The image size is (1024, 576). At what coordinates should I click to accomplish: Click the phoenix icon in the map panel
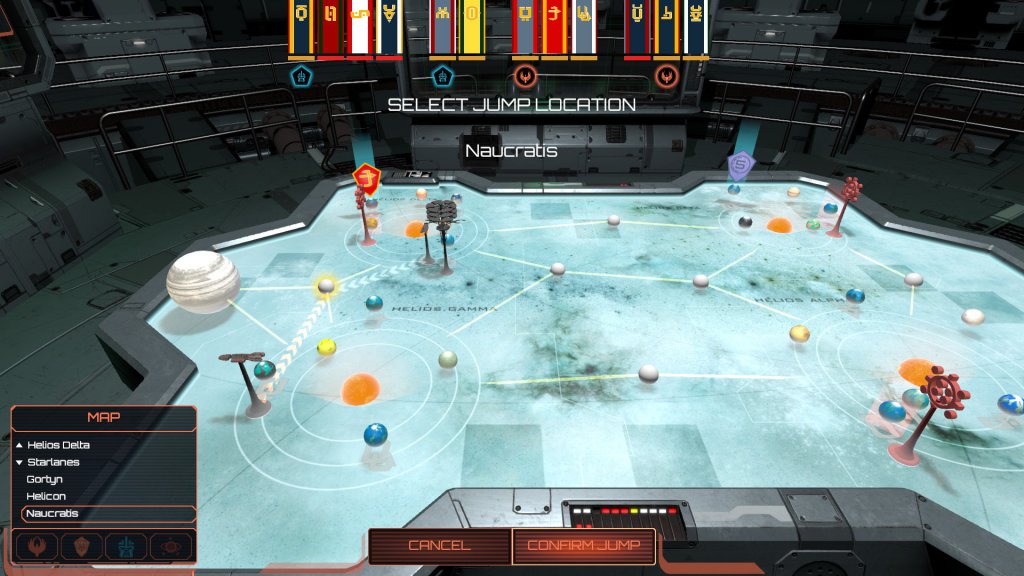coord(38,546)
